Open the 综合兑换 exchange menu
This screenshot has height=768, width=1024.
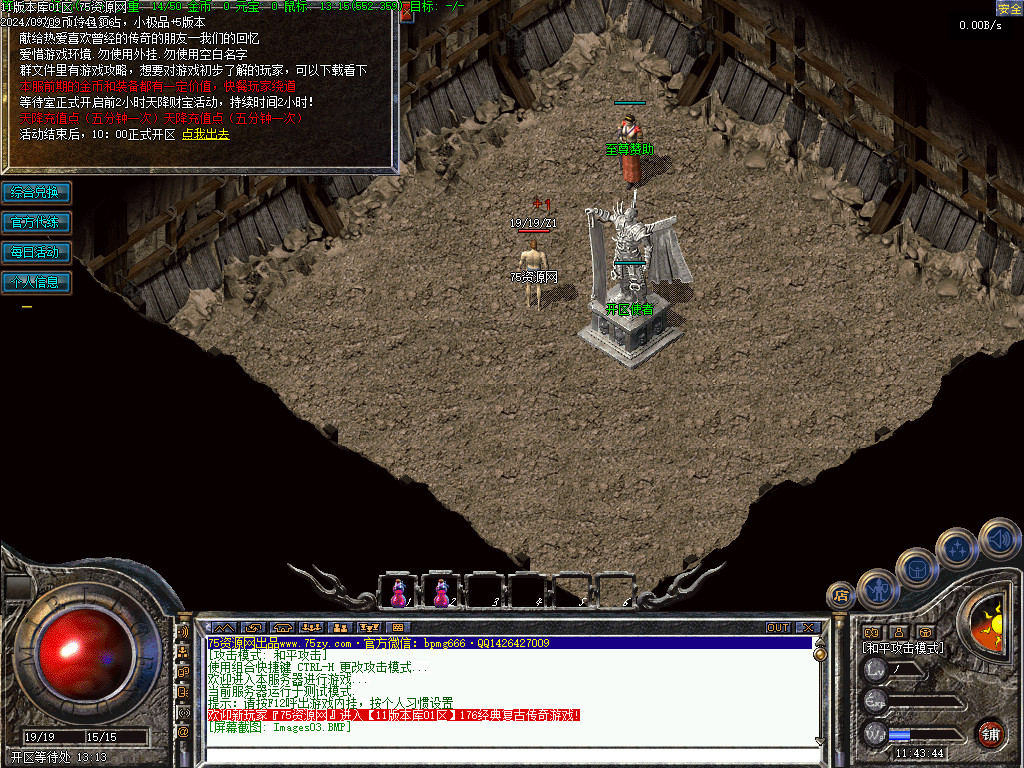tap(36, 192)
